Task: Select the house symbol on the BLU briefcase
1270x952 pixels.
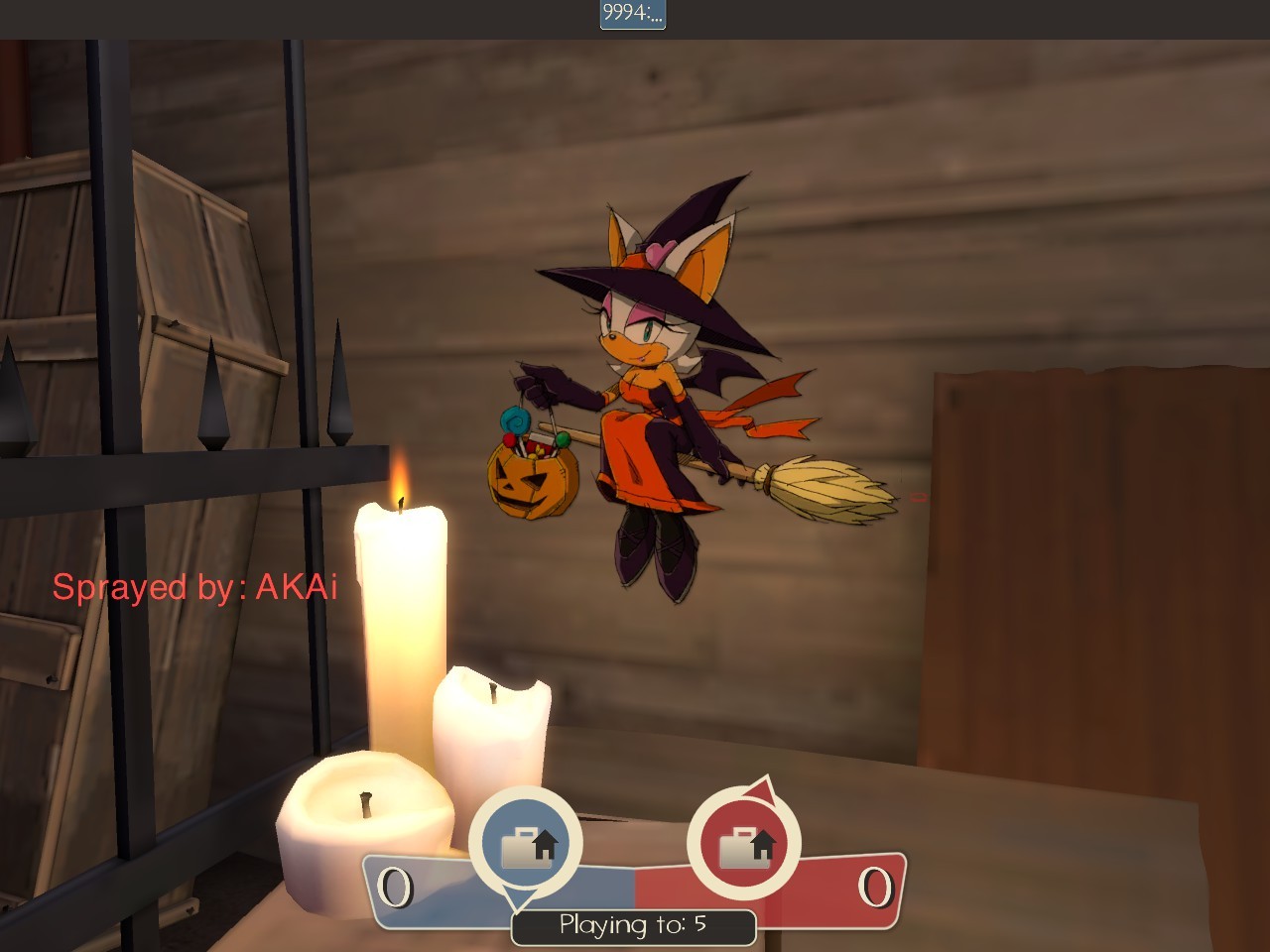Action: point(543,843)
